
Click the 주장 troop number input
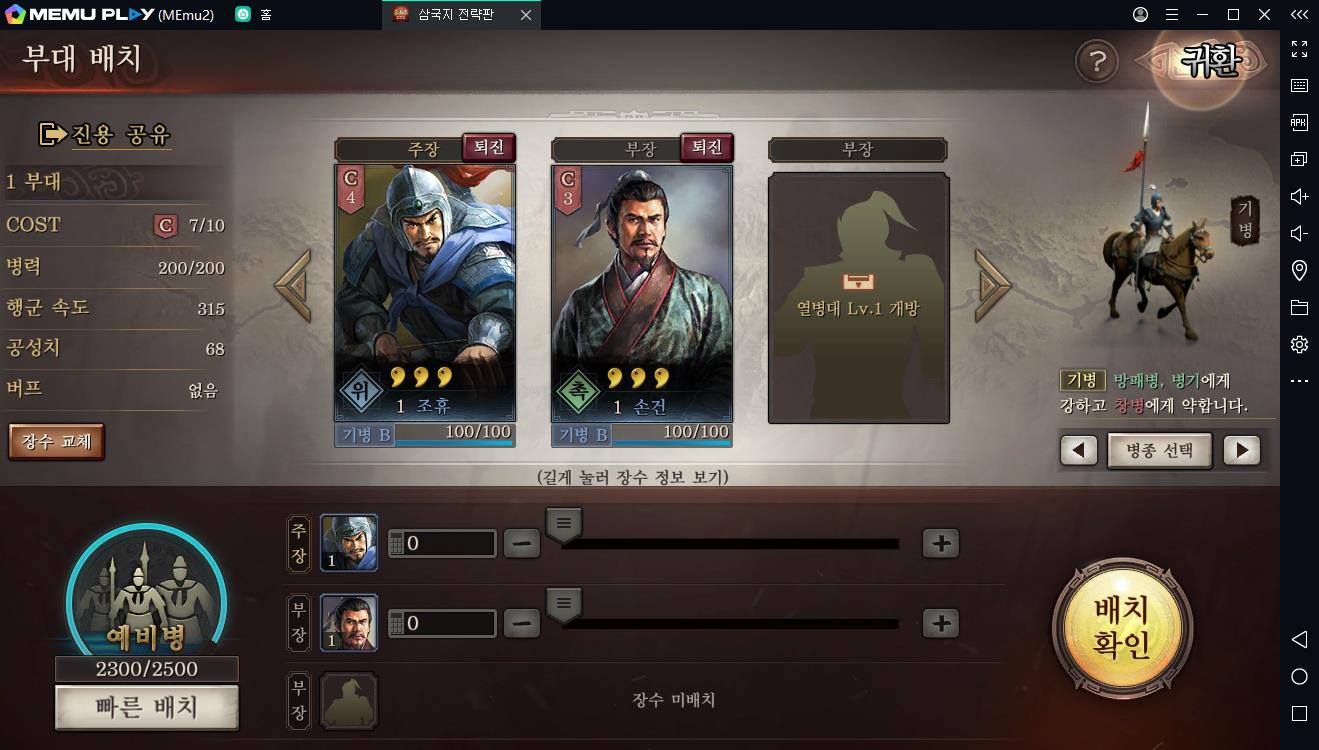click(x=449, y=543)
